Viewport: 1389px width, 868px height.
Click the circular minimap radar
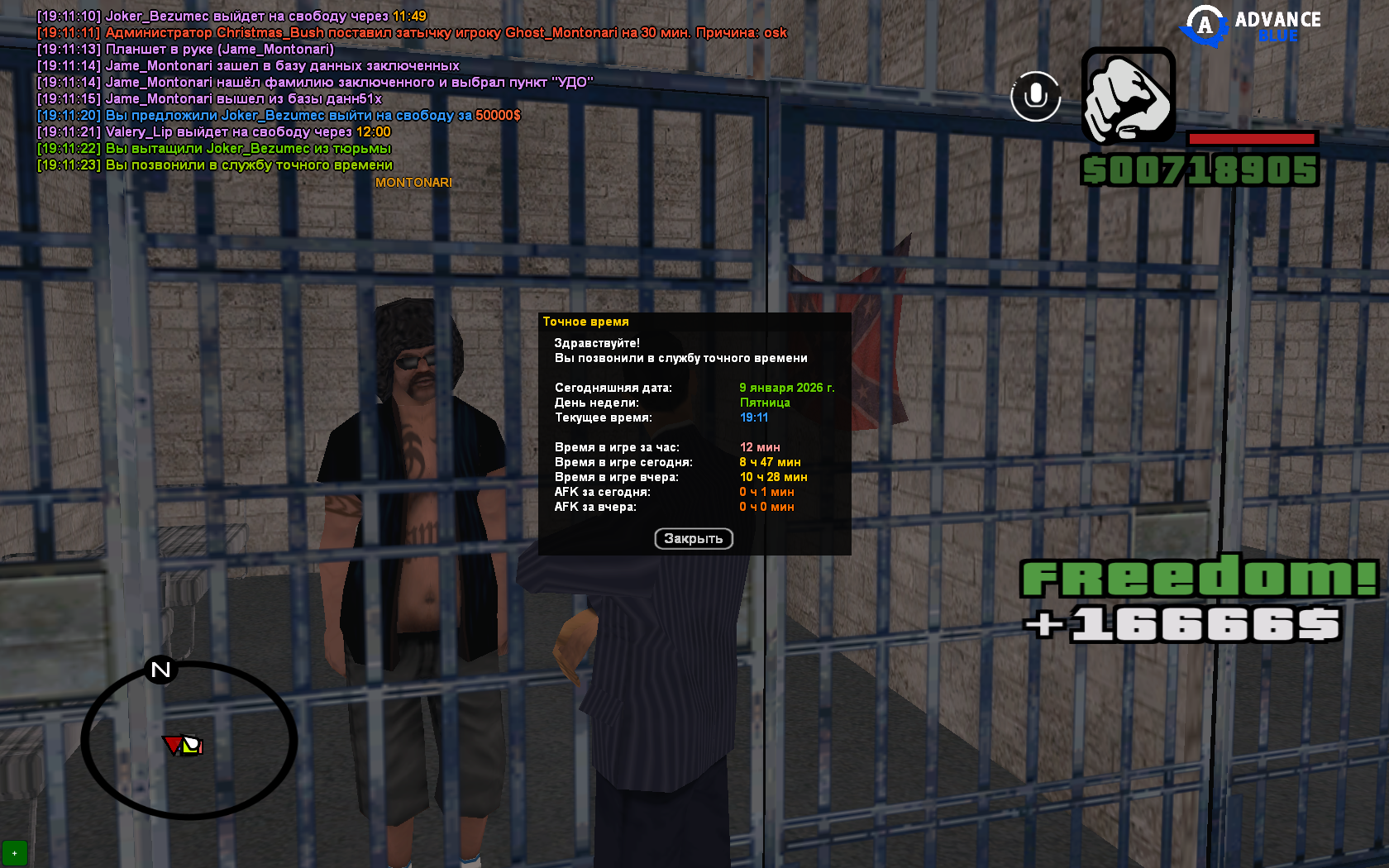[189, 741]
